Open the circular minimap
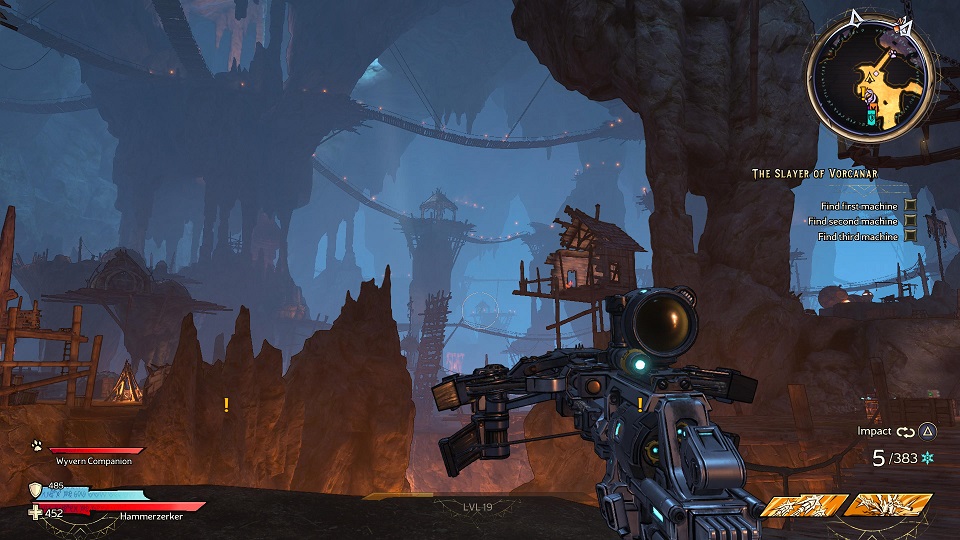960x540 pixels. coord(869,77)
